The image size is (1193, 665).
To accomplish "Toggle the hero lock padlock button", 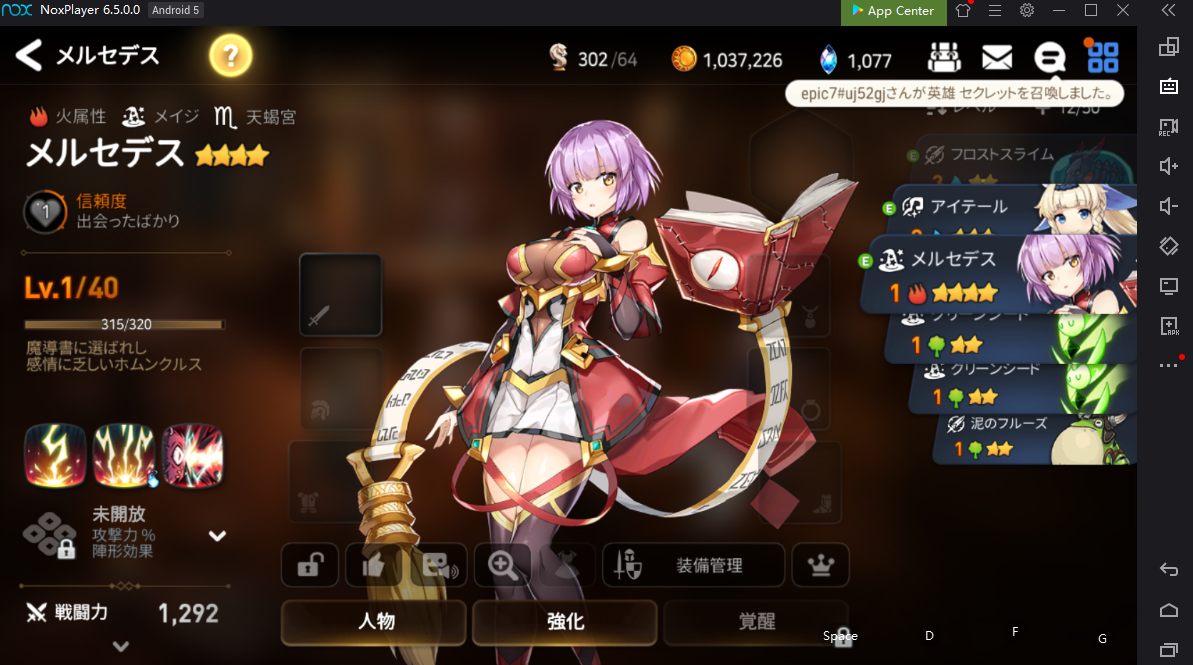I will point(310,566).
